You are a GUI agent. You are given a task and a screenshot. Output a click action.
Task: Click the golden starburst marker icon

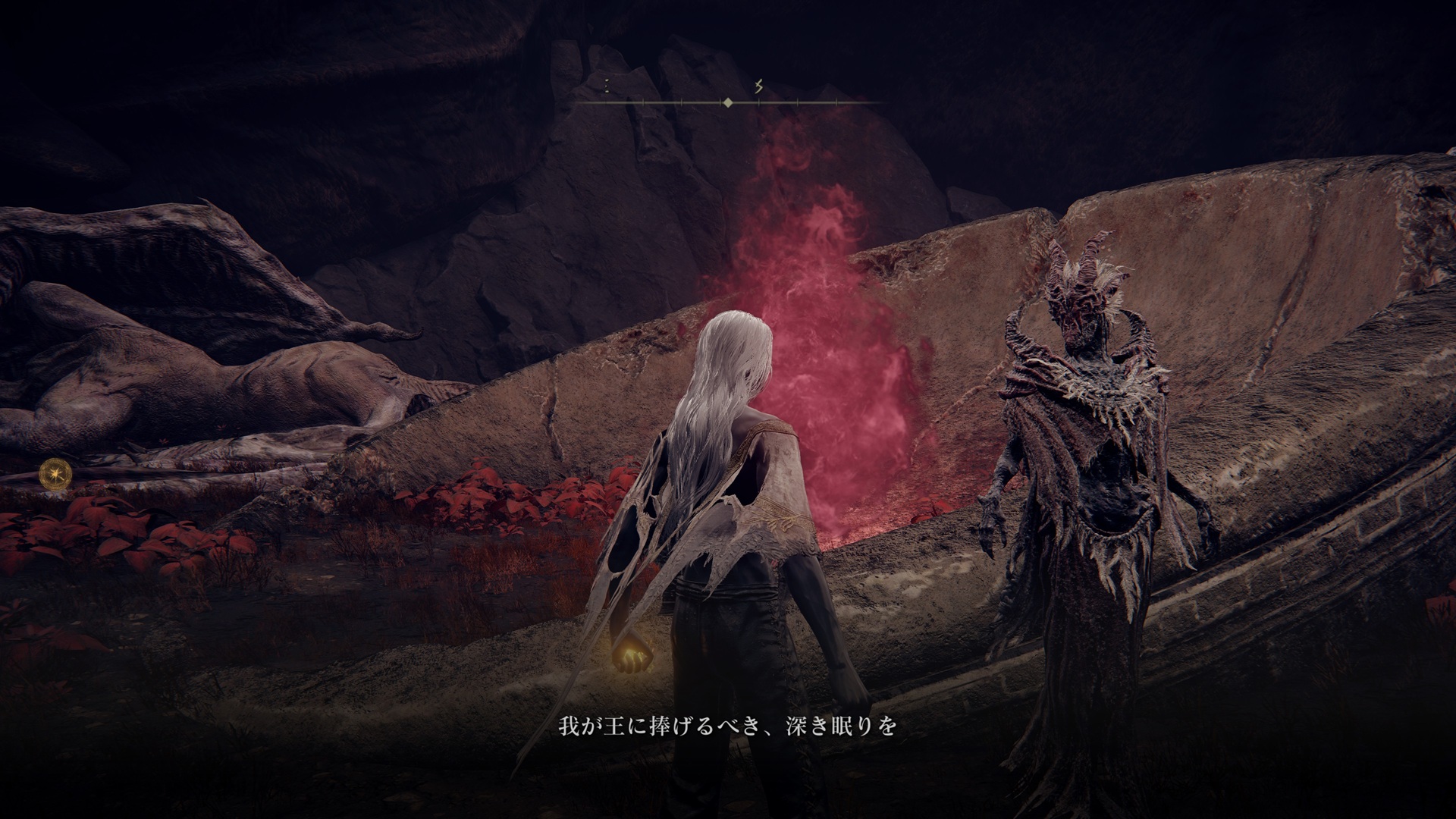[55, 475]
